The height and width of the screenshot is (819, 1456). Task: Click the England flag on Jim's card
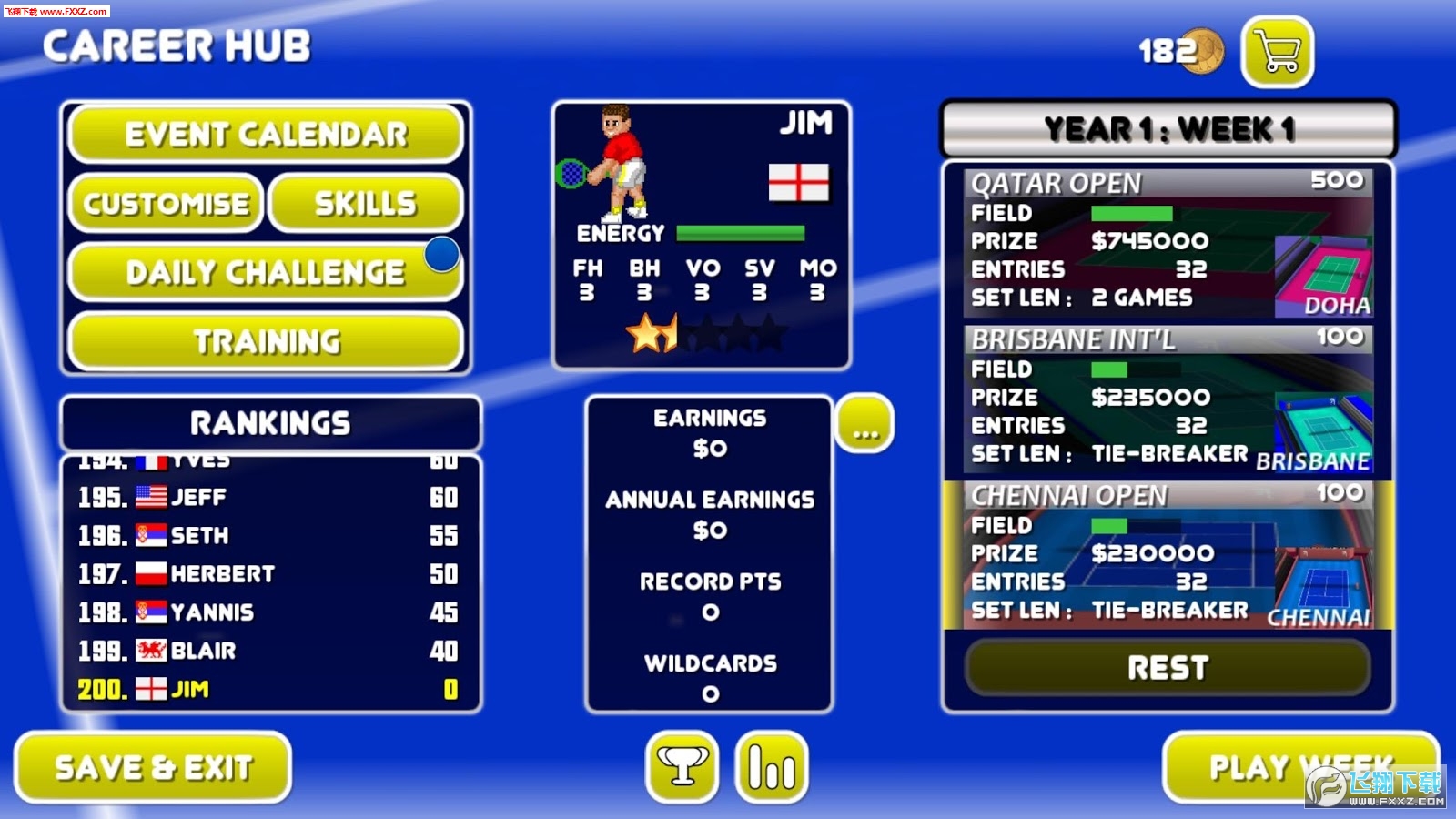point(800,181)
